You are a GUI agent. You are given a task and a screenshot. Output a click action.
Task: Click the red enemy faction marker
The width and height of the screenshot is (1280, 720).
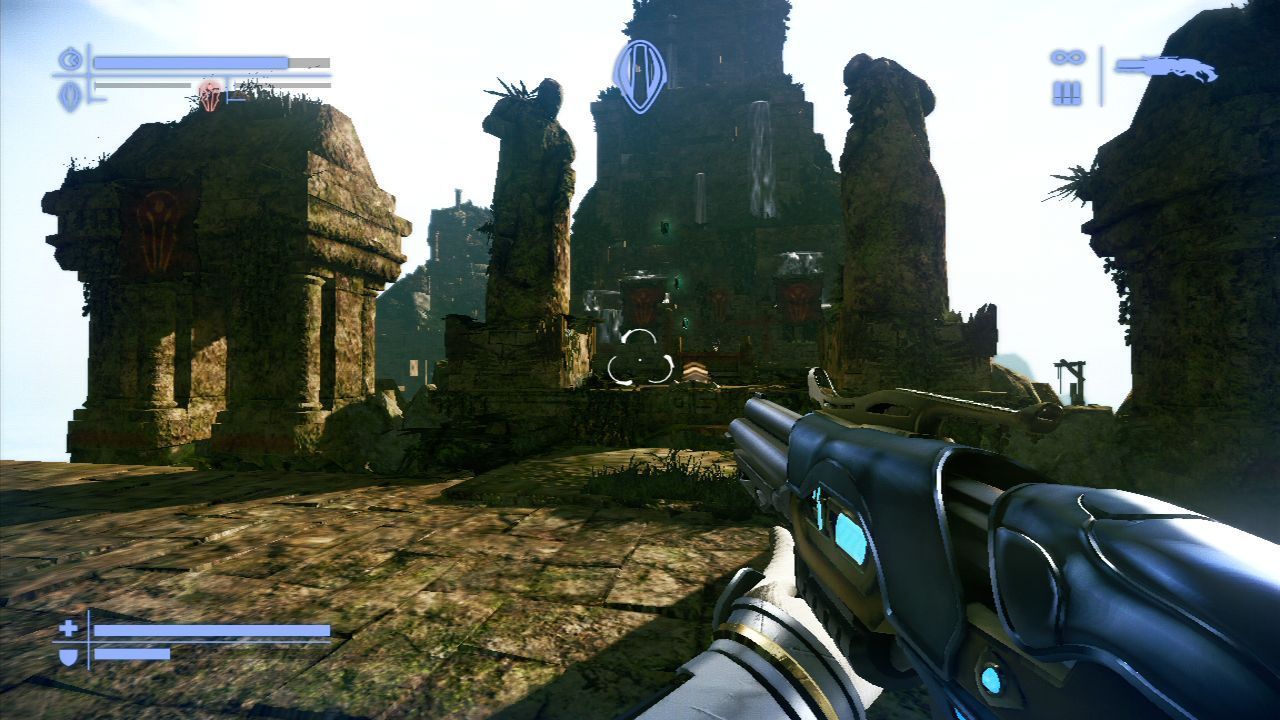tap(209, 96)
